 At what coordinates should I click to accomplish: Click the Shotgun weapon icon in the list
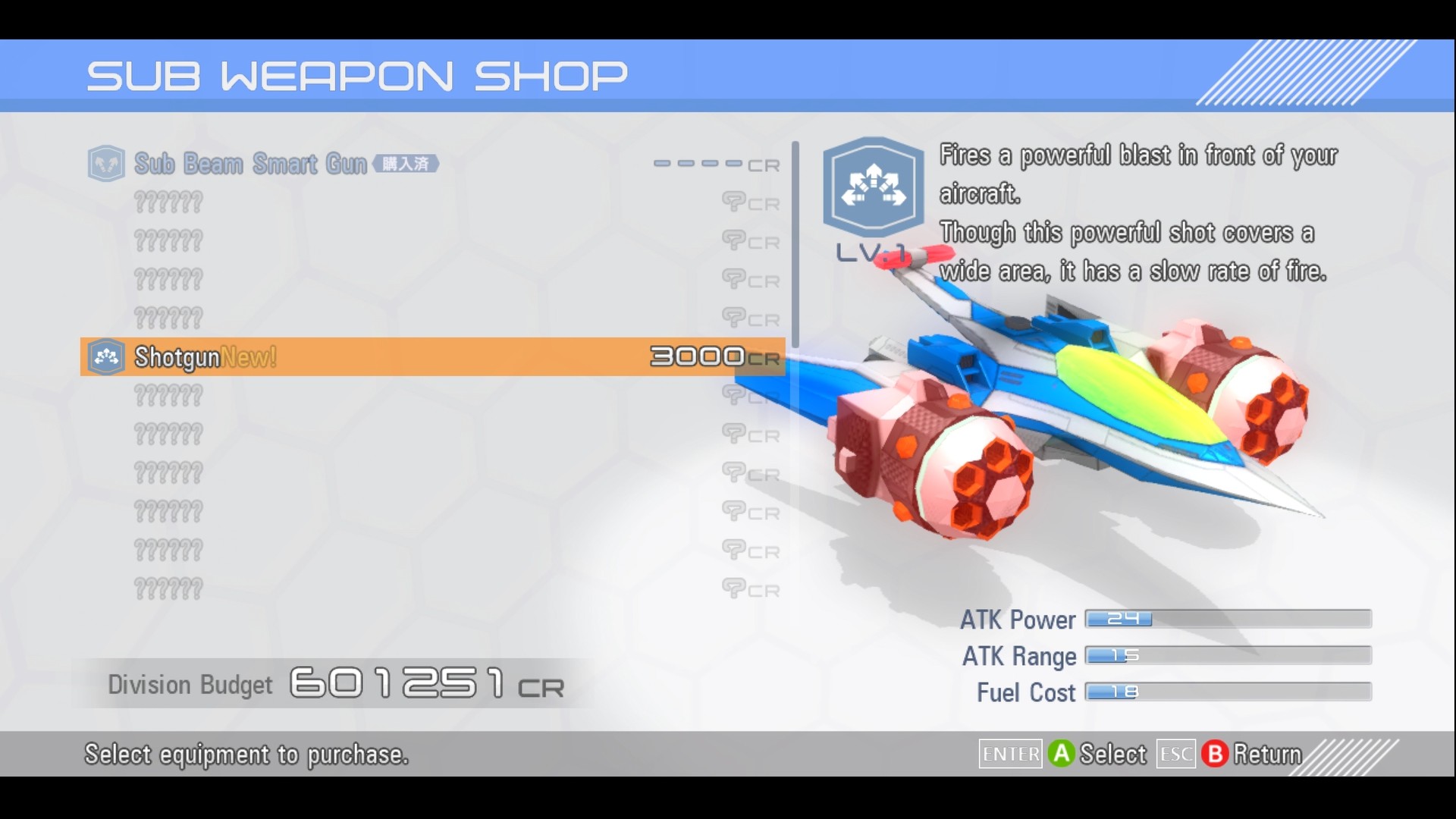(106, 356)
